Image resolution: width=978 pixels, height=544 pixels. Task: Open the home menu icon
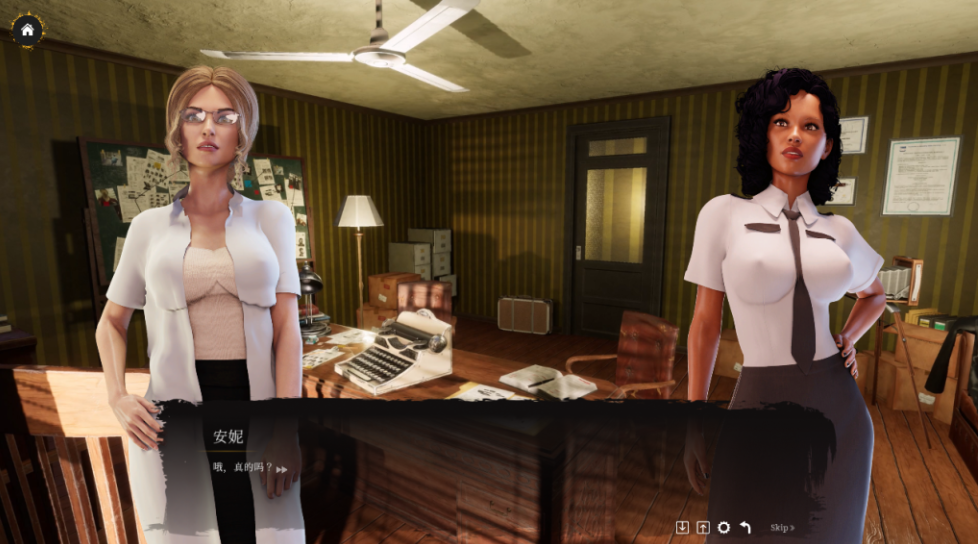[27, 30]
